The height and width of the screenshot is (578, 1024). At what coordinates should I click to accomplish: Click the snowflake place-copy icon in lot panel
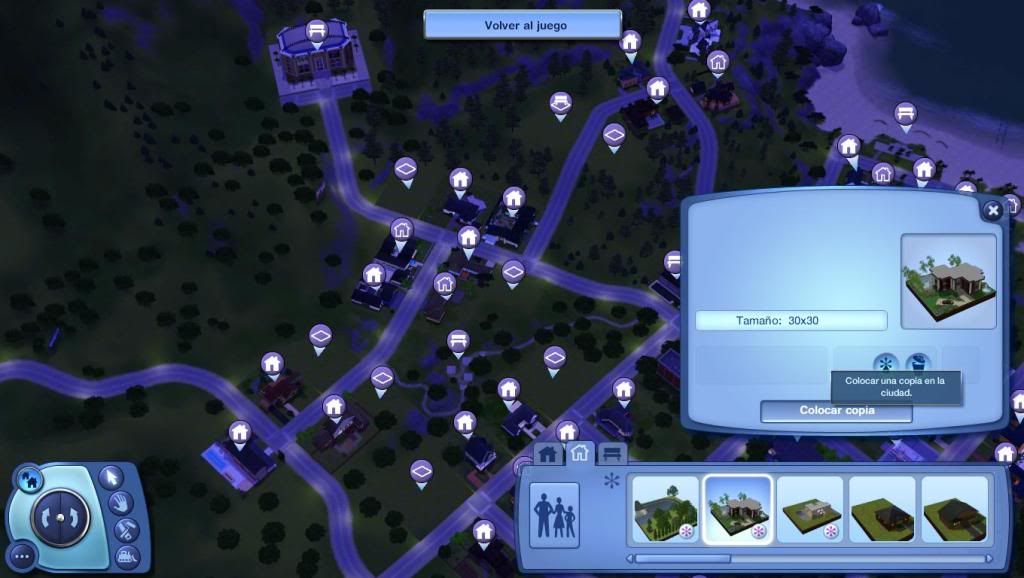click(884, 364)
